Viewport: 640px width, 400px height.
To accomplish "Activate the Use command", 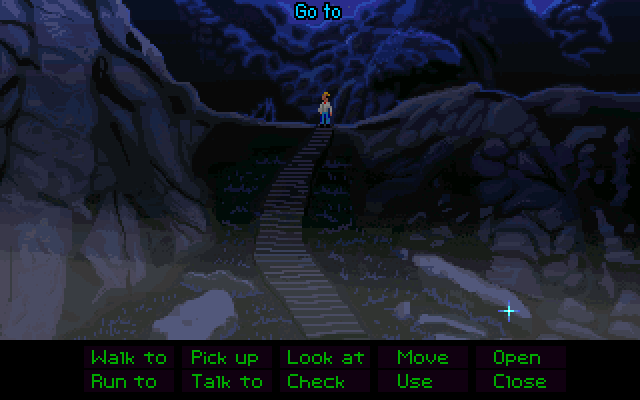I will 414,381.
